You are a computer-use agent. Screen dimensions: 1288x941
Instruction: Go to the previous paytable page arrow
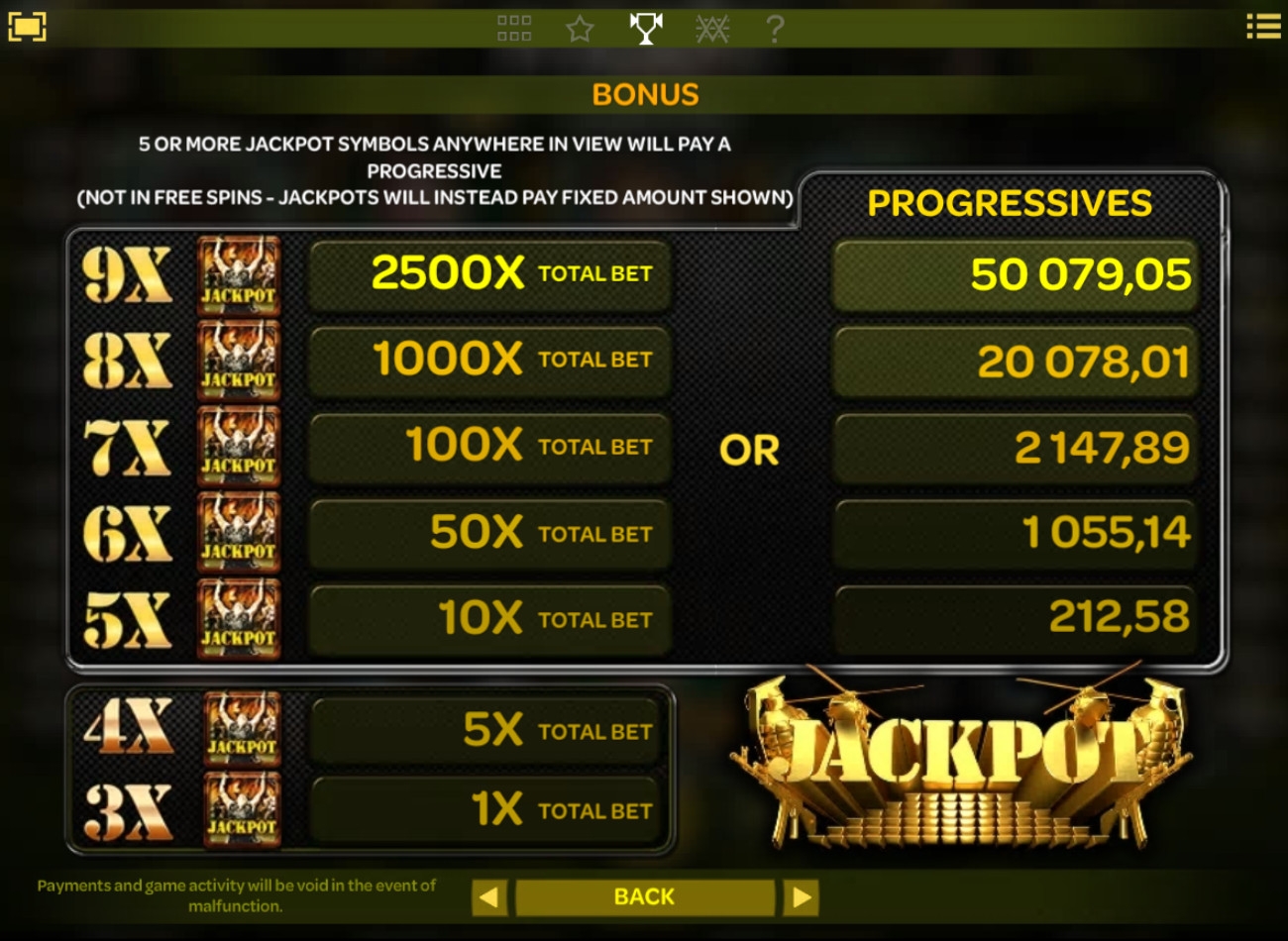click(488, 898)
